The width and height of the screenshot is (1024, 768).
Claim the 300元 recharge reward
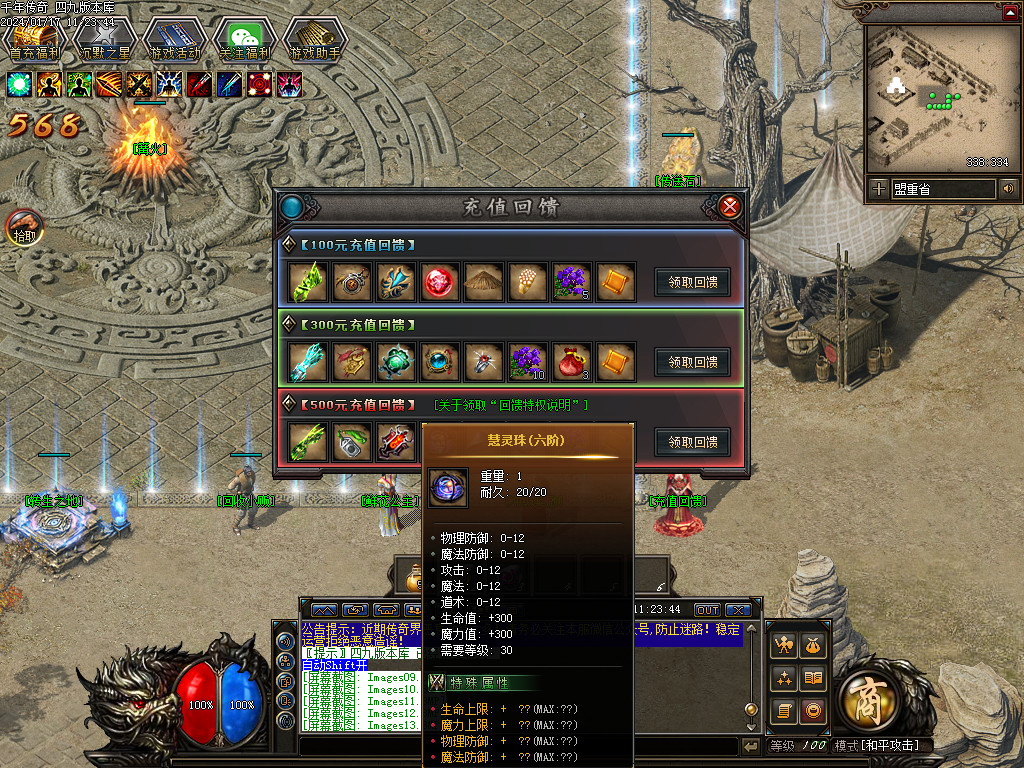pos(692,362)
